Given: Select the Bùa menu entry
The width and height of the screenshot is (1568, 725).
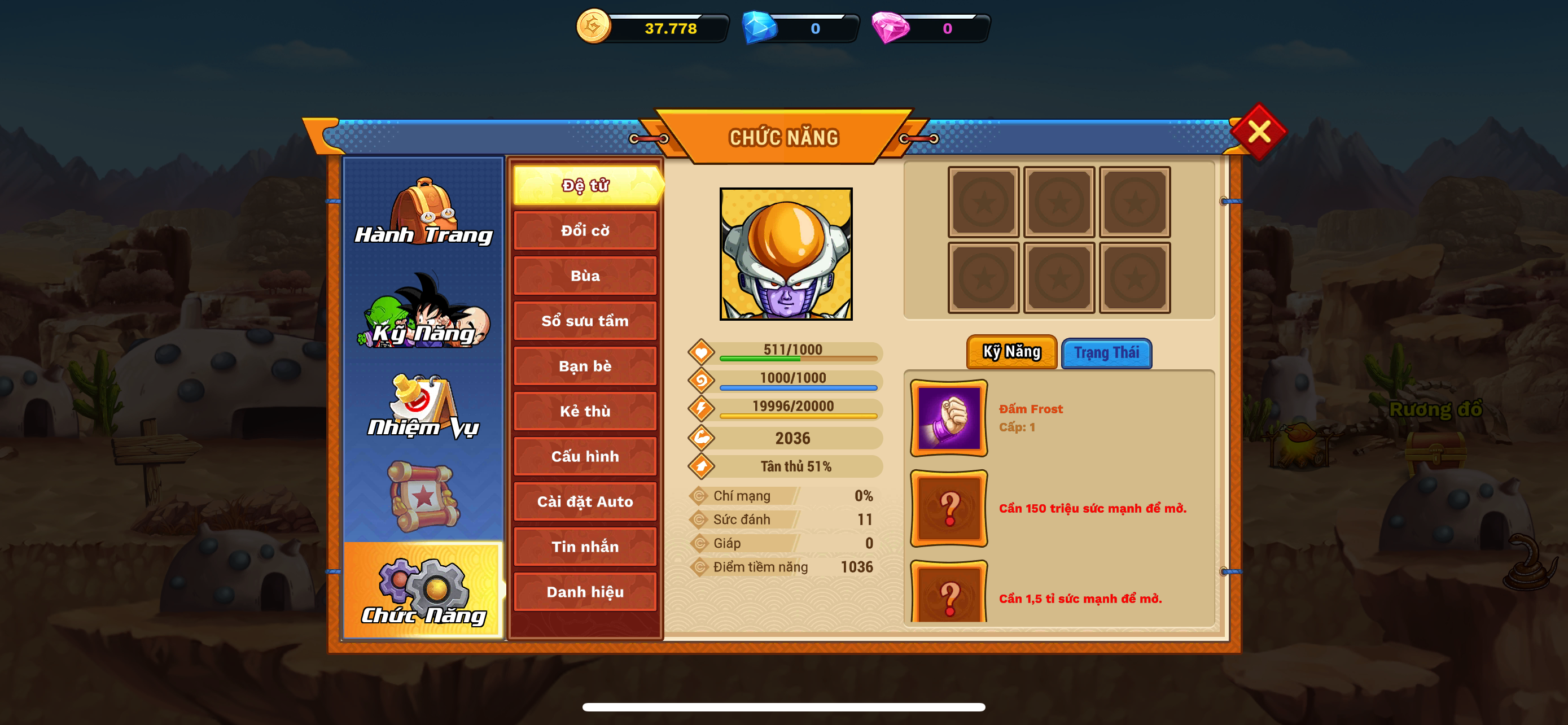Looking at the screenshot, I should pos(585,276).
